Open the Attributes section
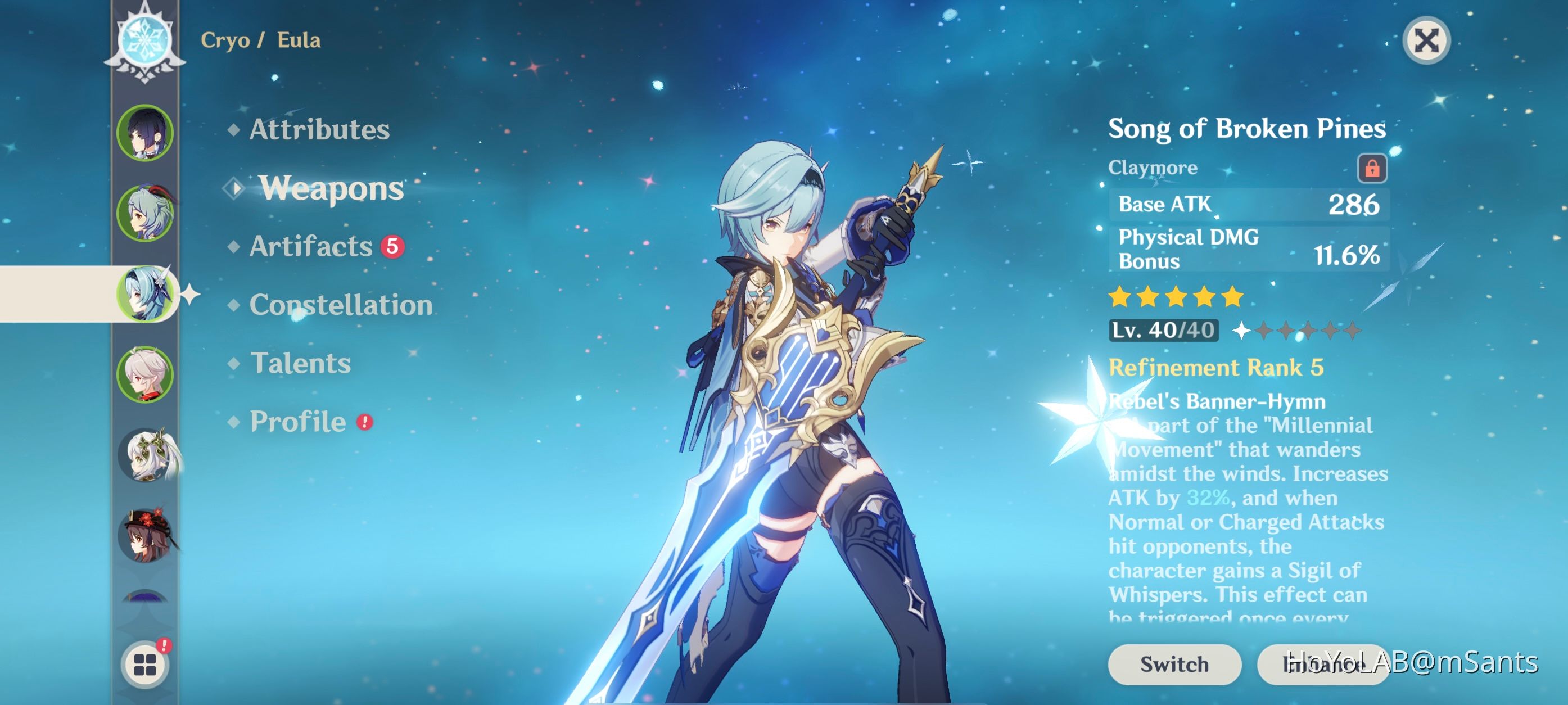The height and width of the screenshot is (705, 1568). (319, 130)
